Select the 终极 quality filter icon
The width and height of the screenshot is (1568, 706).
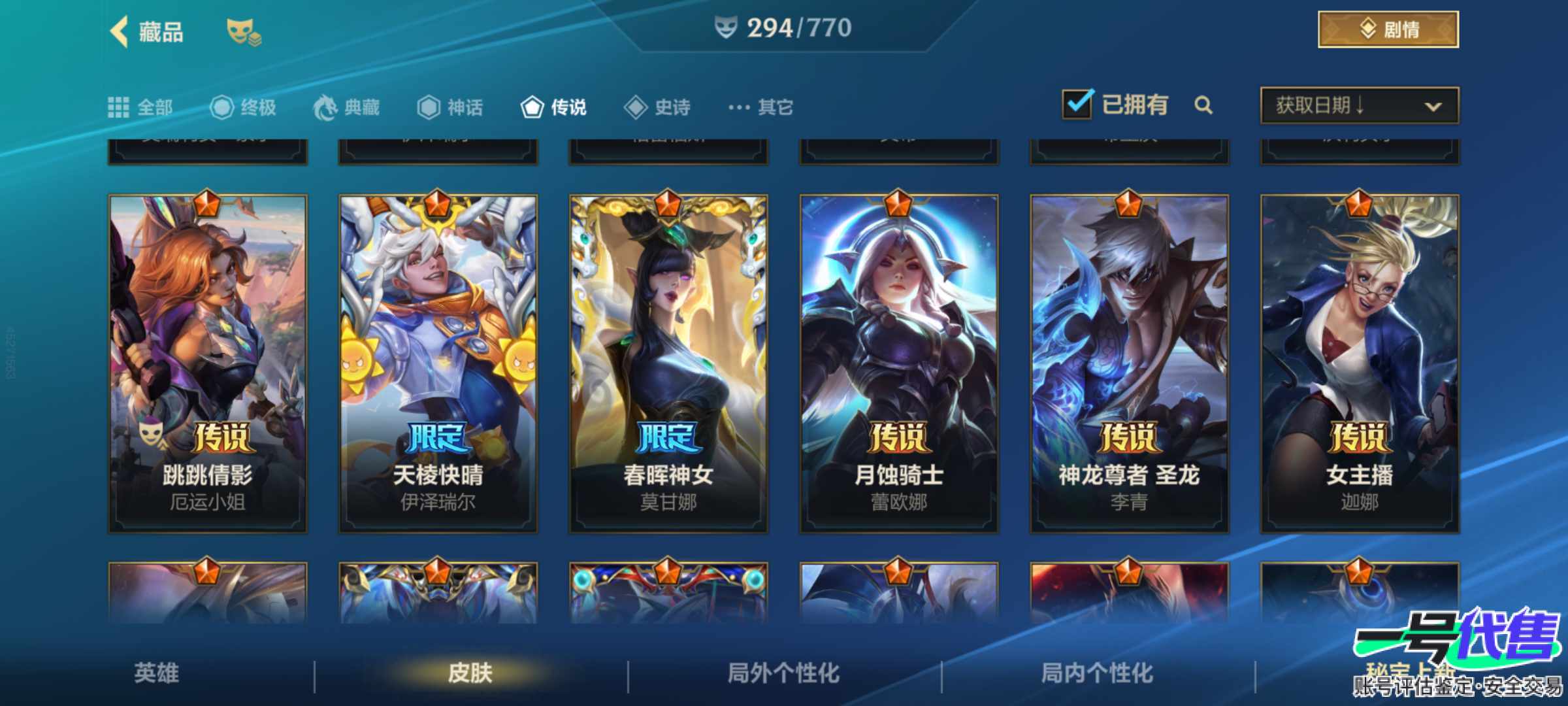coord(222,107)
